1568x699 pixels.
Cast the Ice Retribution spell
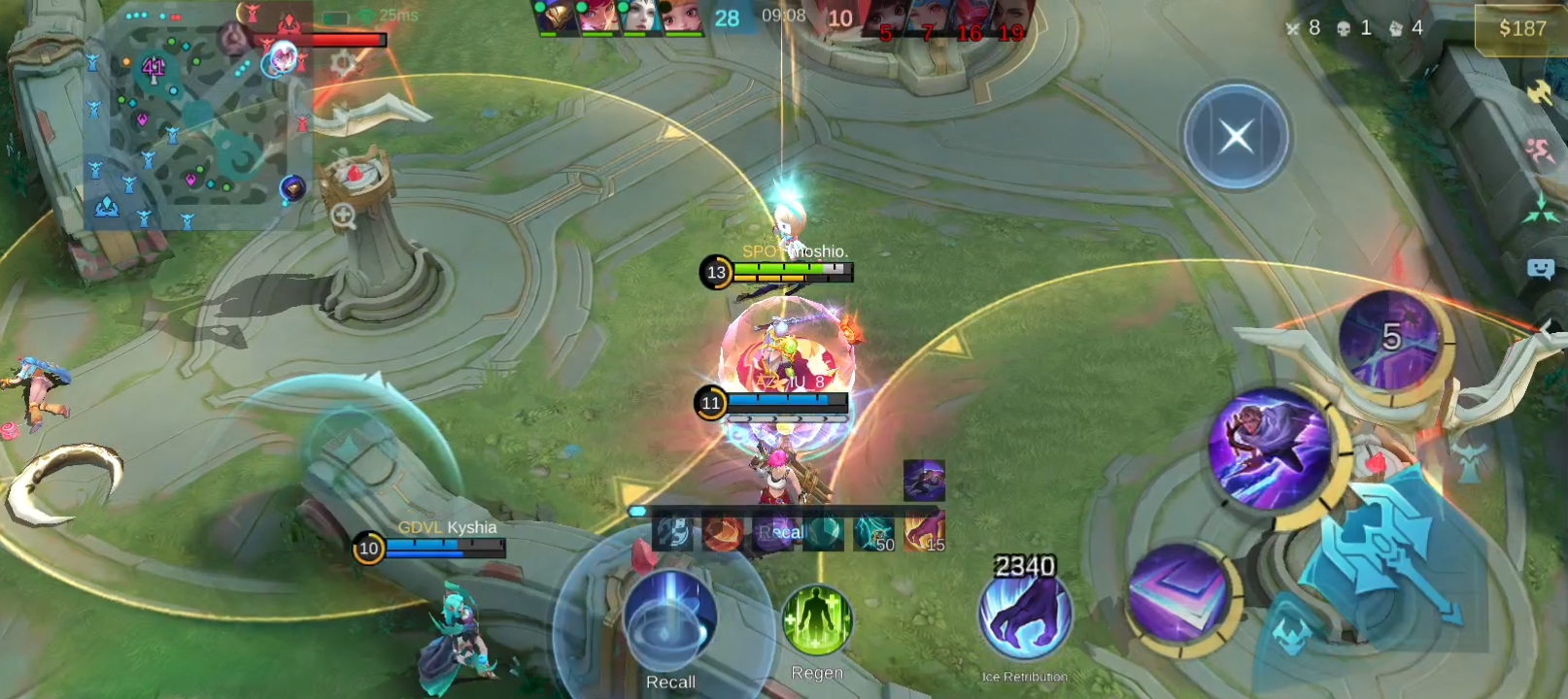point(1024,616)
